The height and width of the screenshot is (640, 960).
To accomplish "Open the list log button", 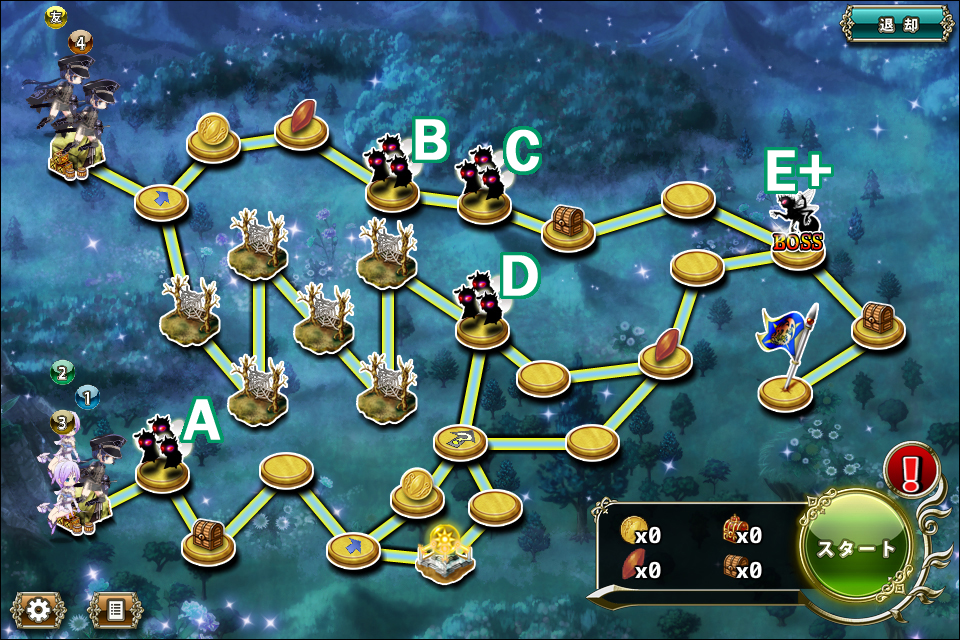I will [x=114, y=607].
